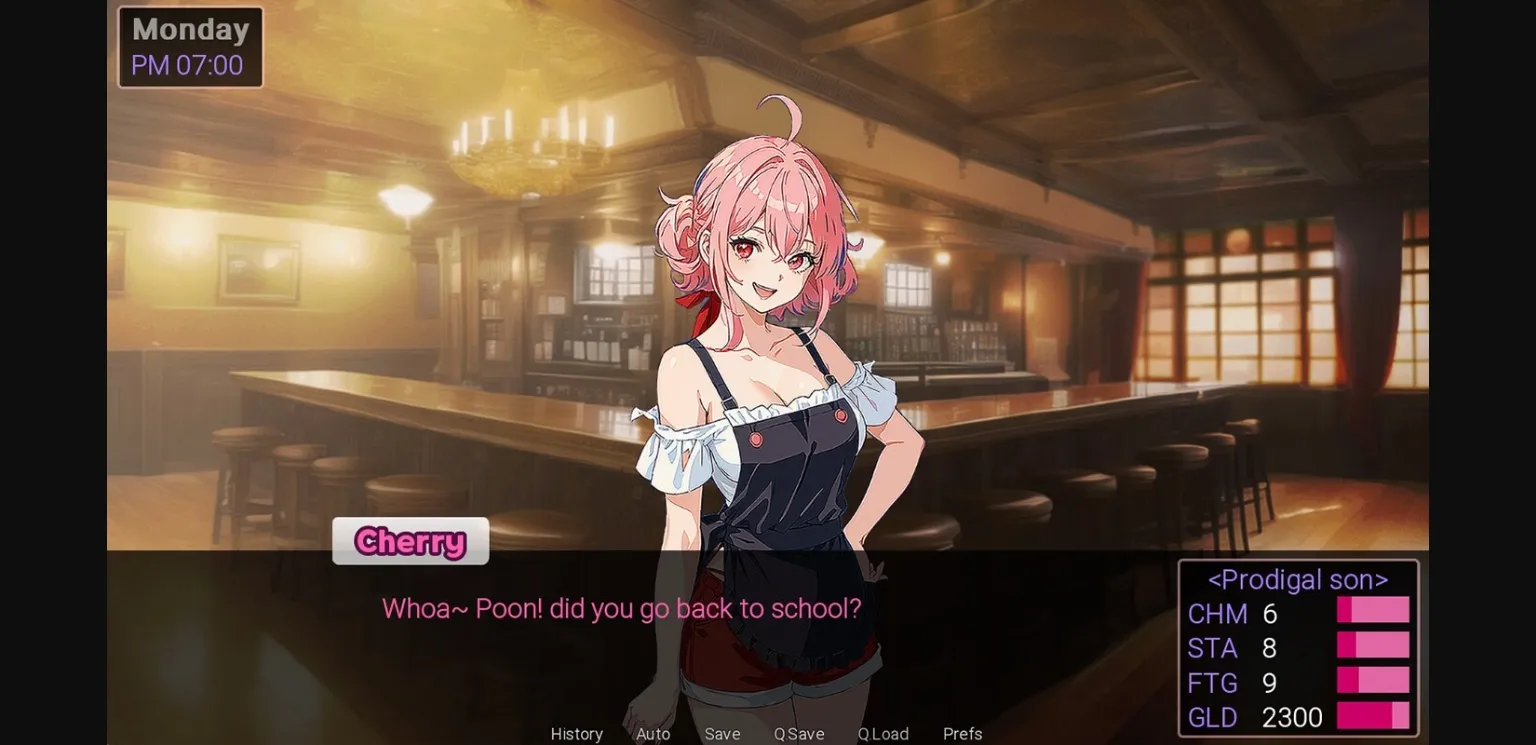
Task: Quick load with Q.Load
Action: pyautogui.click(x=882, y=733)
